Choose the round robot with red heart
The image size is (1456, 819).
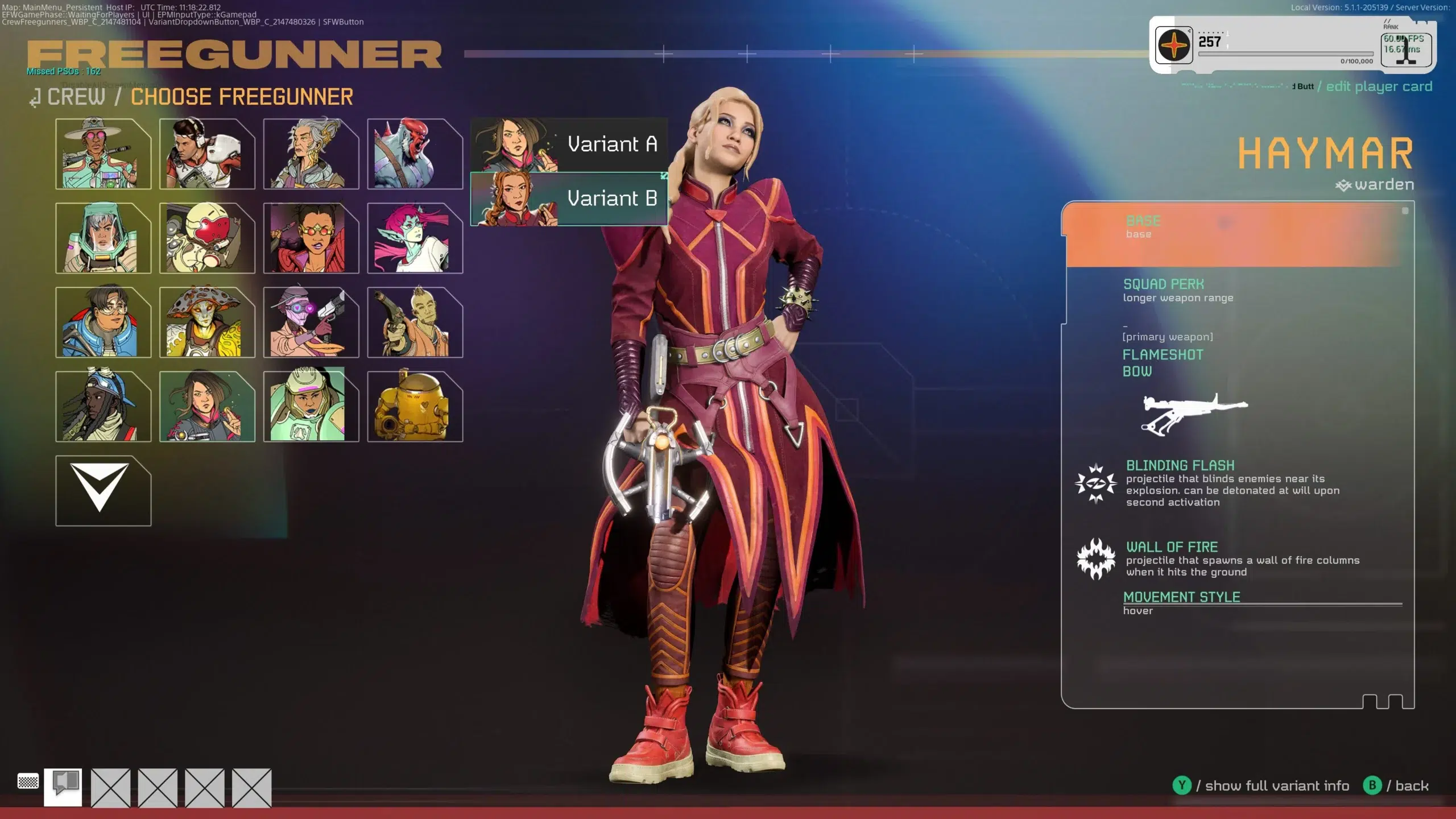tap(207, 238)
